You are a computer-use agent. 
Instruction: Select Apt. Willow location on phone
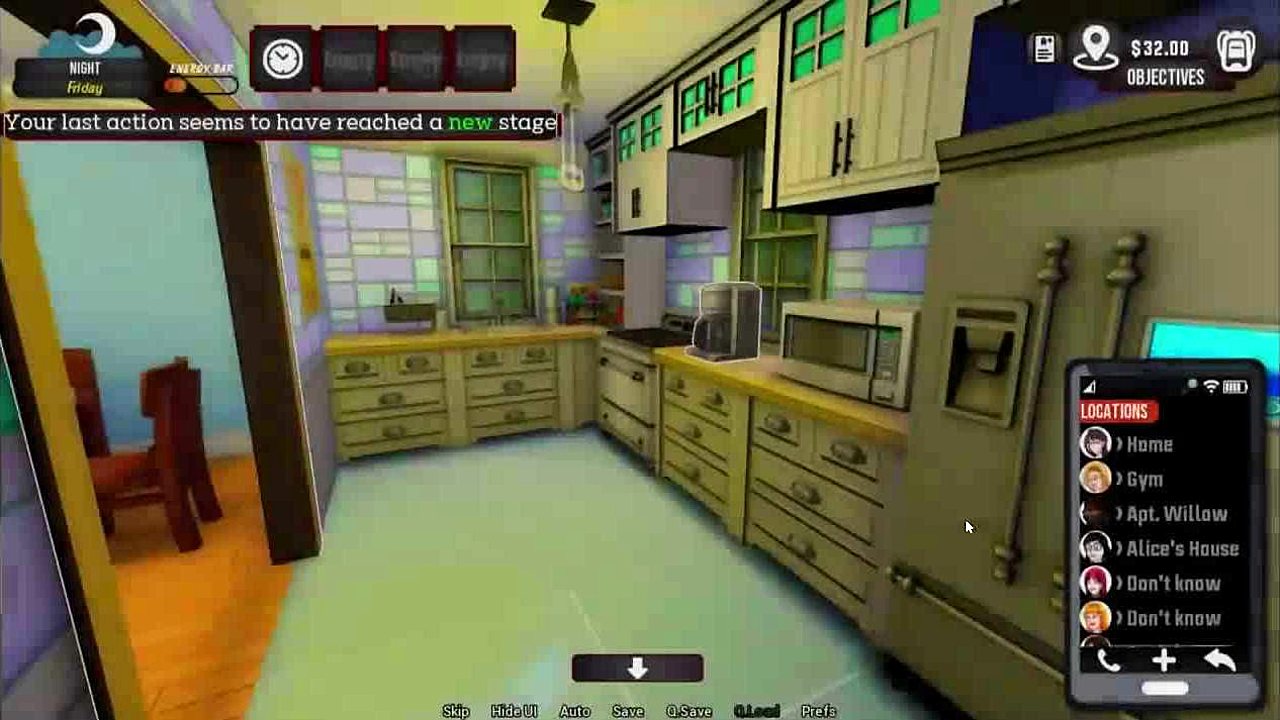[x=1176, y=514]
